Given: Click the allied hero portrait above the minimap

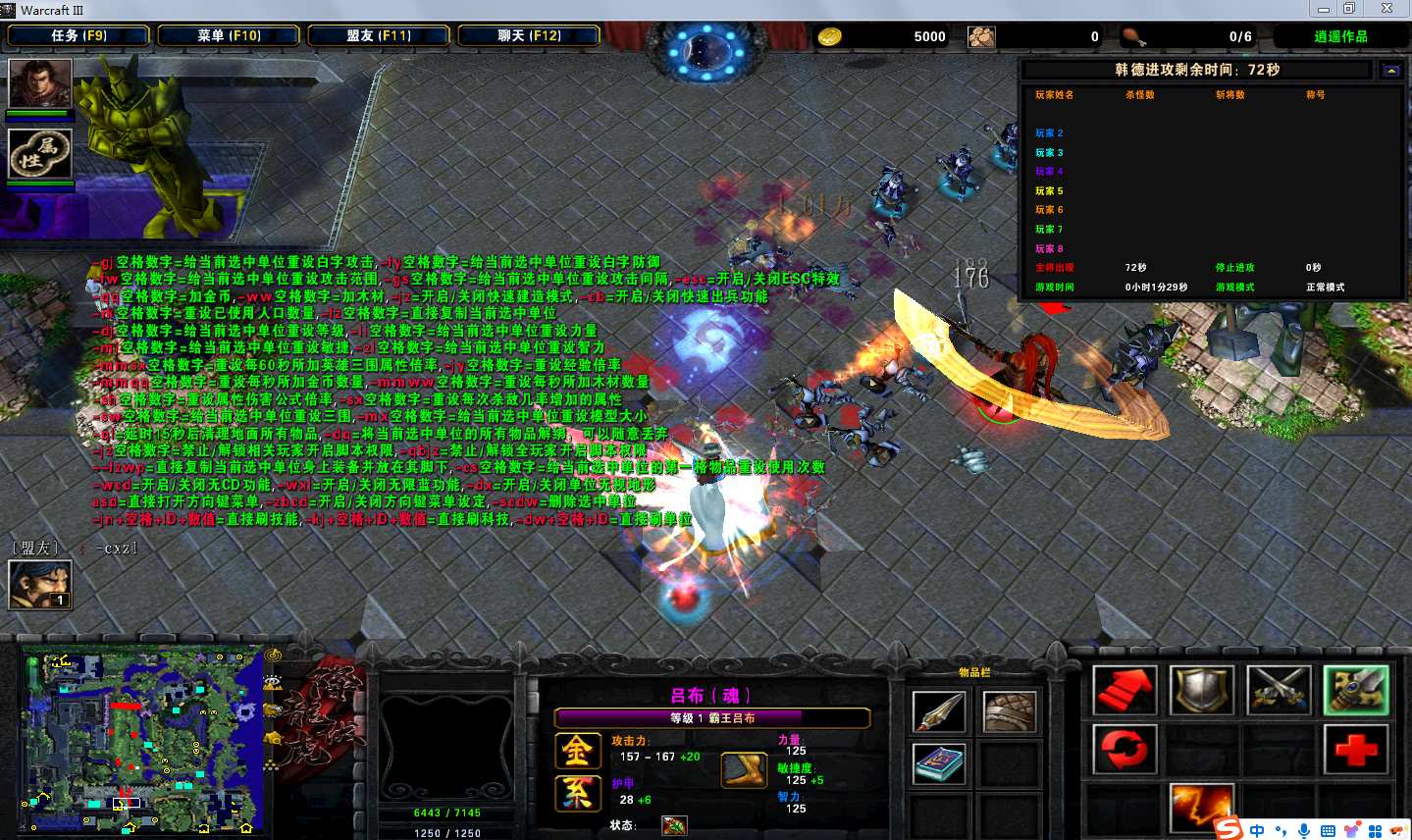Looking at the screenshot, I should (40, 584).
